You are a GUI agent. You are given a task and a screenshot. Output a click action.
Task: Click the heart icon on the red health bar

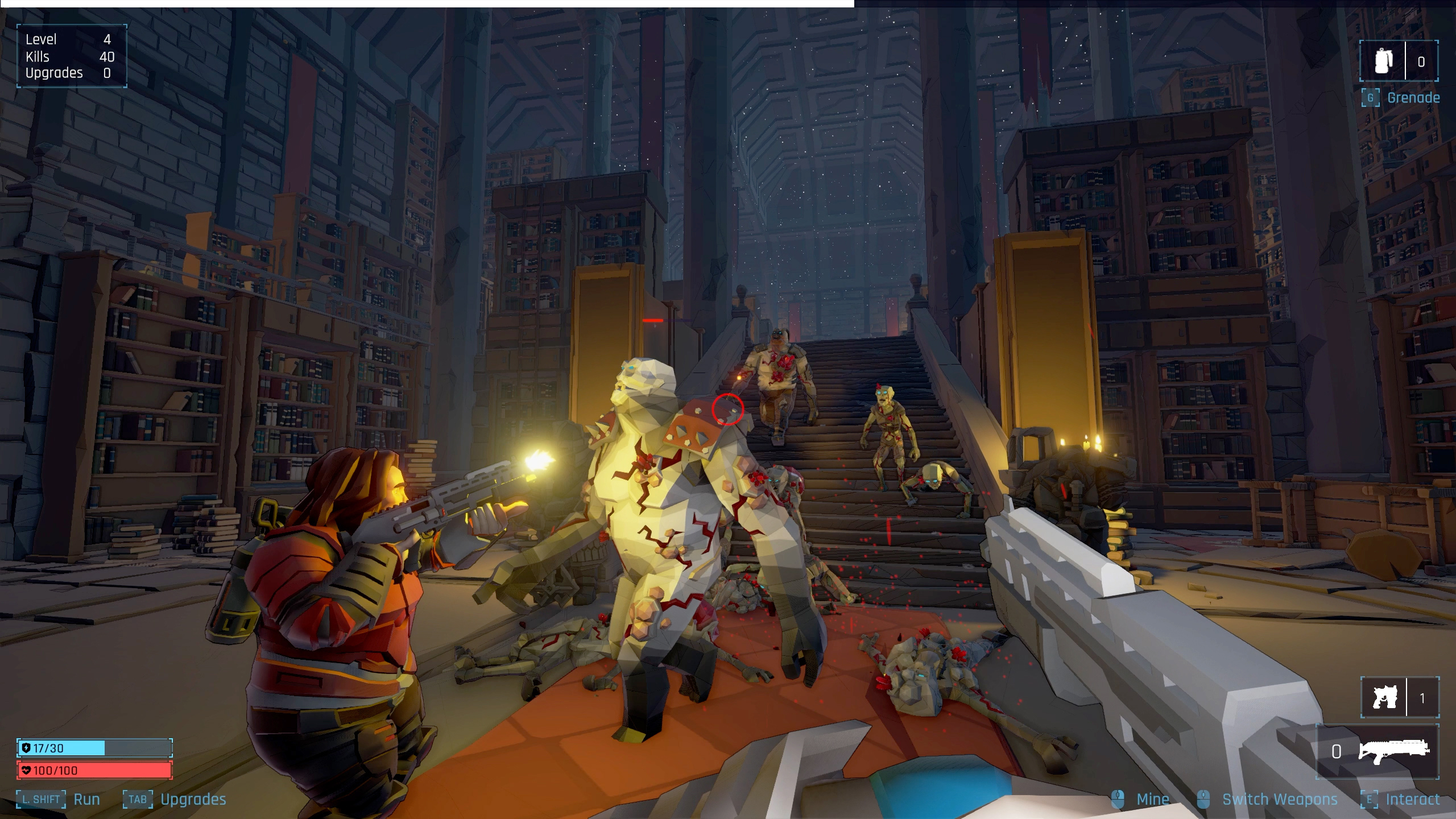(27, 770)
